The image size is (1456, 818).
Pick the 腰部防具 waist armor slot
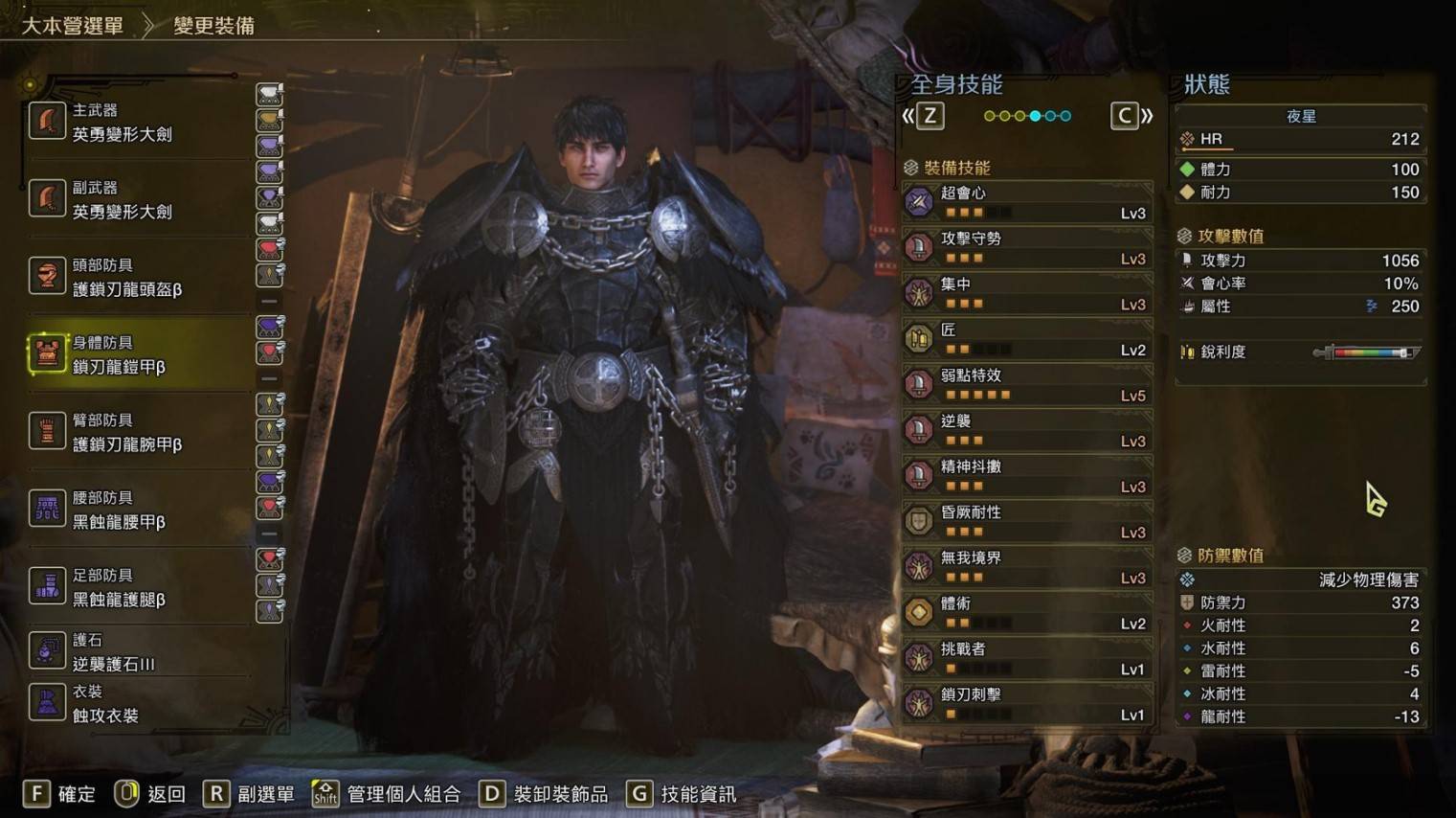coord(139,511)
